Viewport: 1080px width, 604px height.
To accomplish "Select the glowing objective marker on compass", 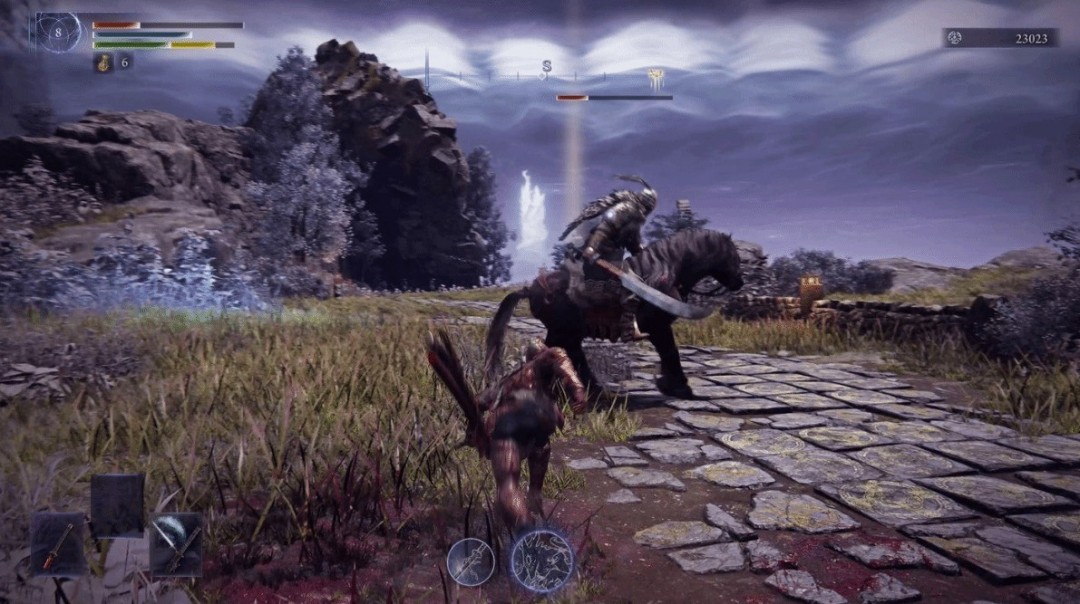I will click(x=657, y=78).
